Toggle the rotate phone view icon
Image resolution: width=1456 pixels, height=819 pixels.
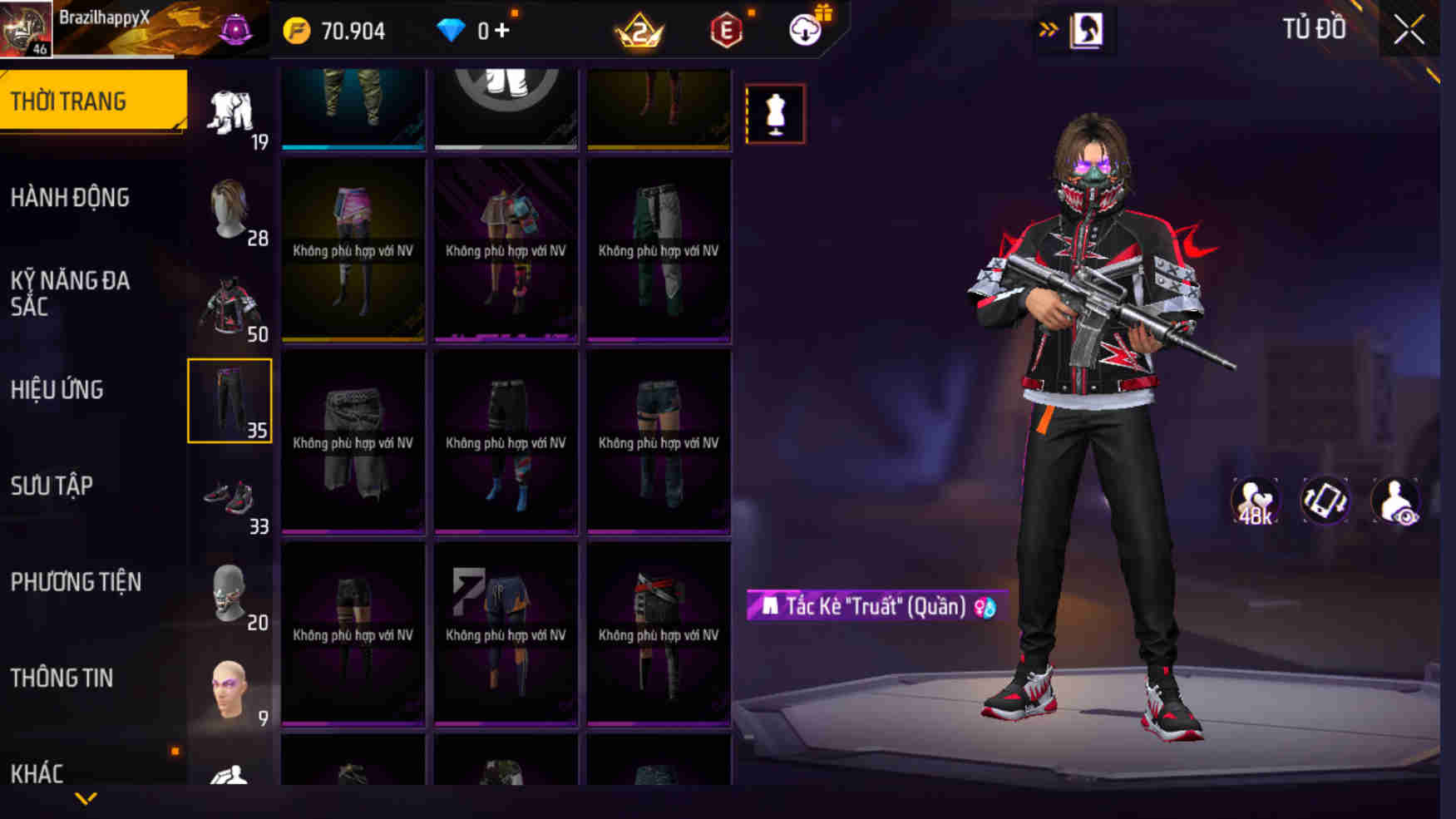pyautogui.click(x=1324, y=500)
